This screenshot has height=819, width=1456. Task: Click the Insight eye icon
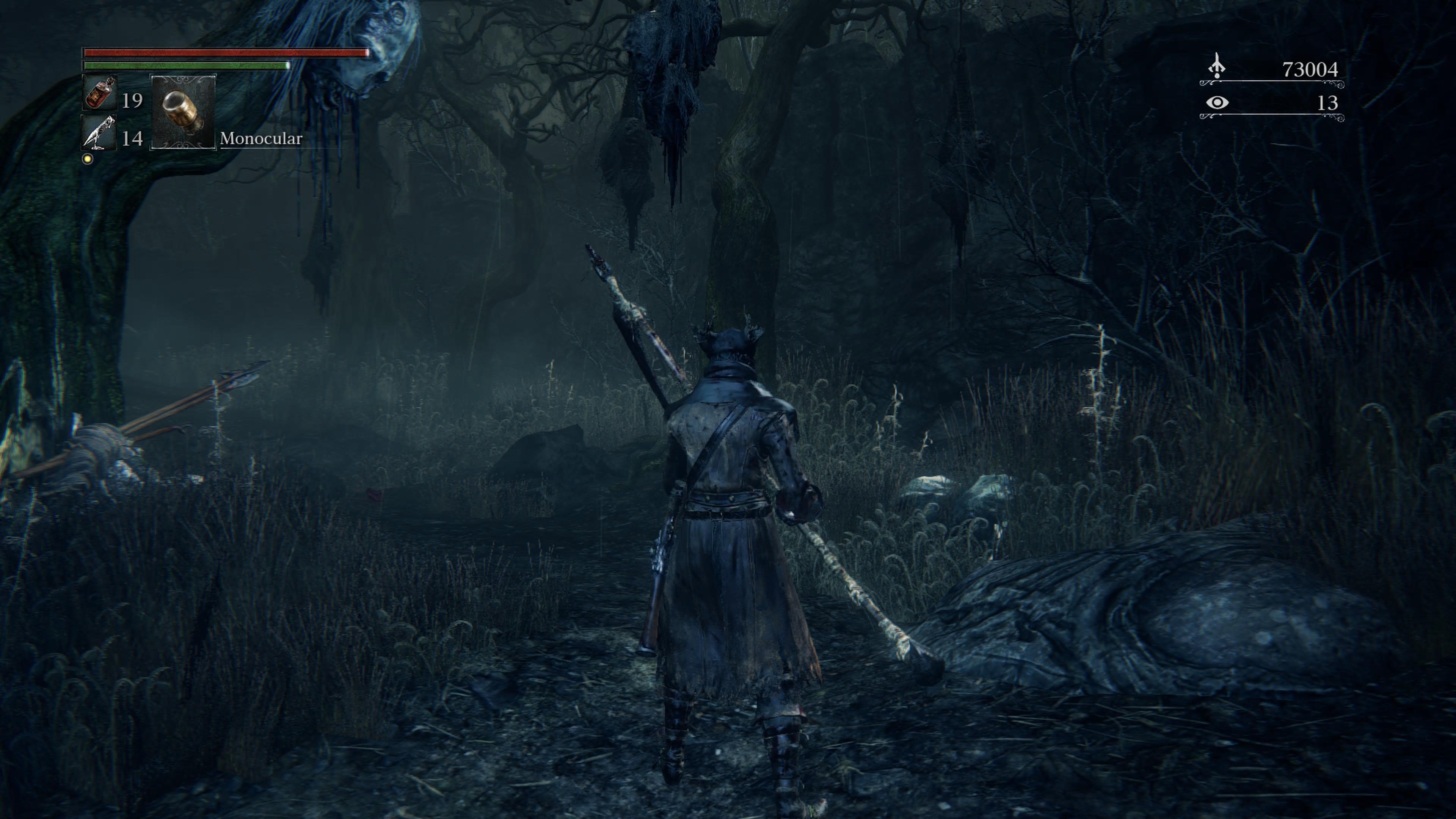pos(1217,103)
